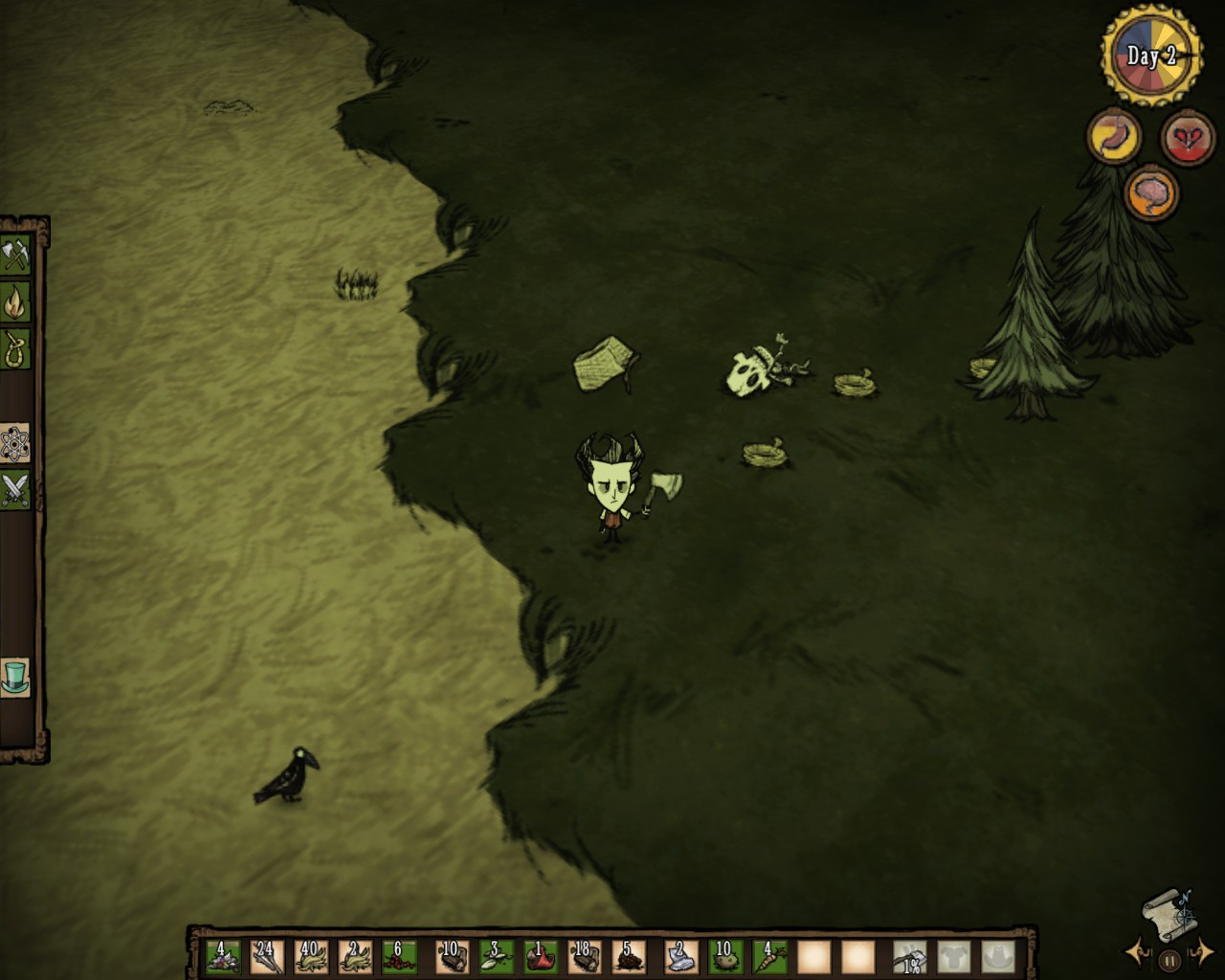This screenshot has height=980, width=1225.
Task: Select the red berries slot
Action: (x=399, y=956)
